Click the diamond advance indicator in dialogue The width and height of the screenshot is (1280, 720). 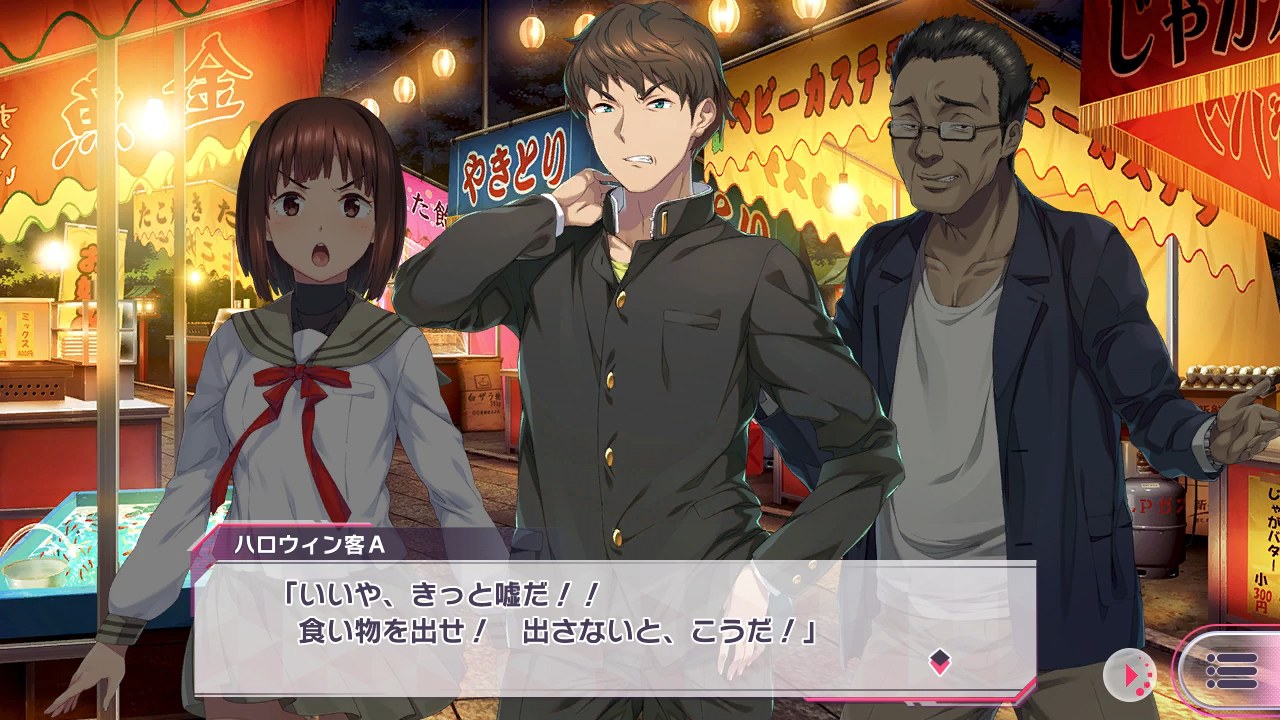point(939,661)
